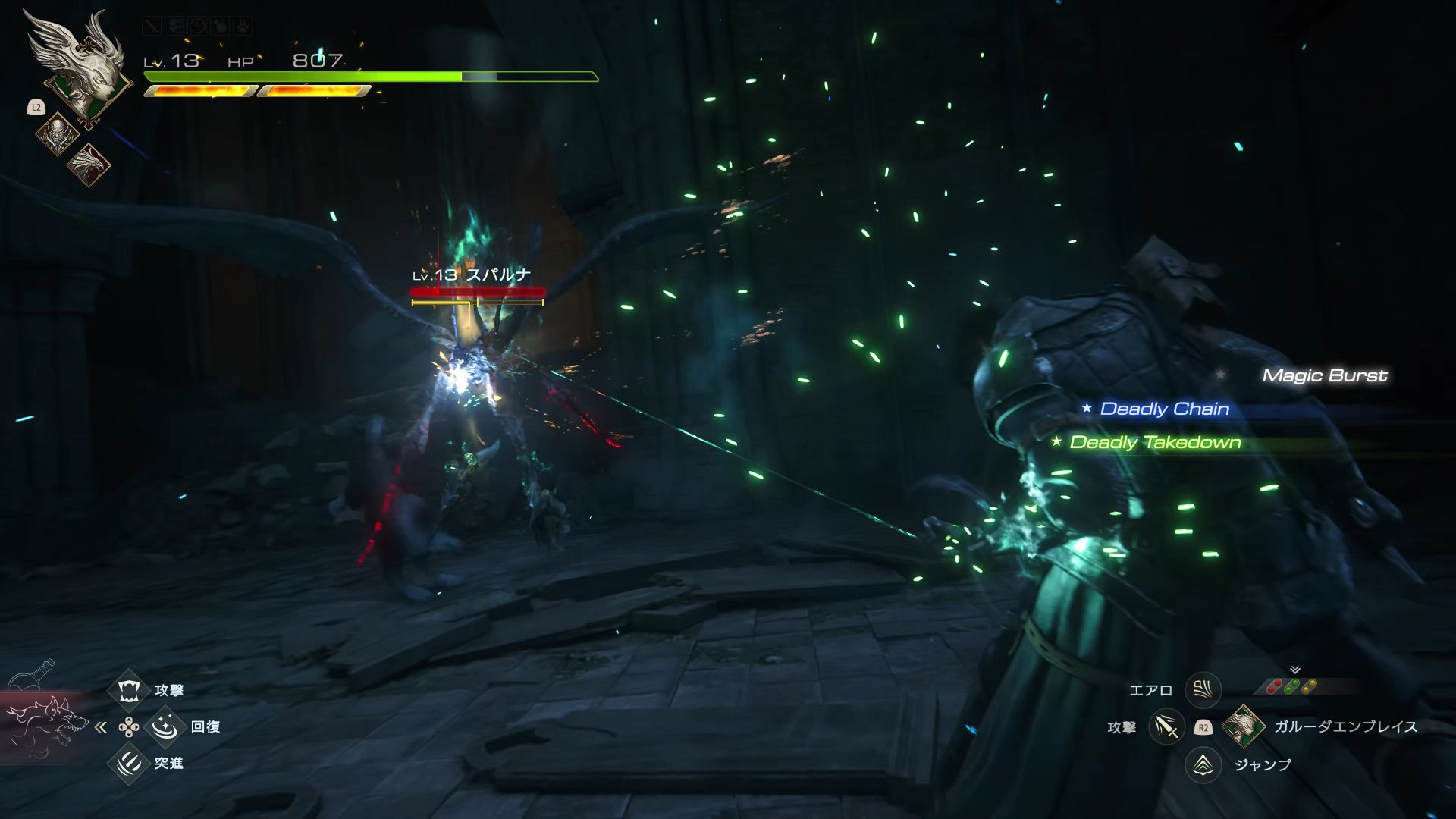Choose the red phoenix eikon diamond
Screen dimensions: 1456x819
pyautogui.click(x=89, y=164)
